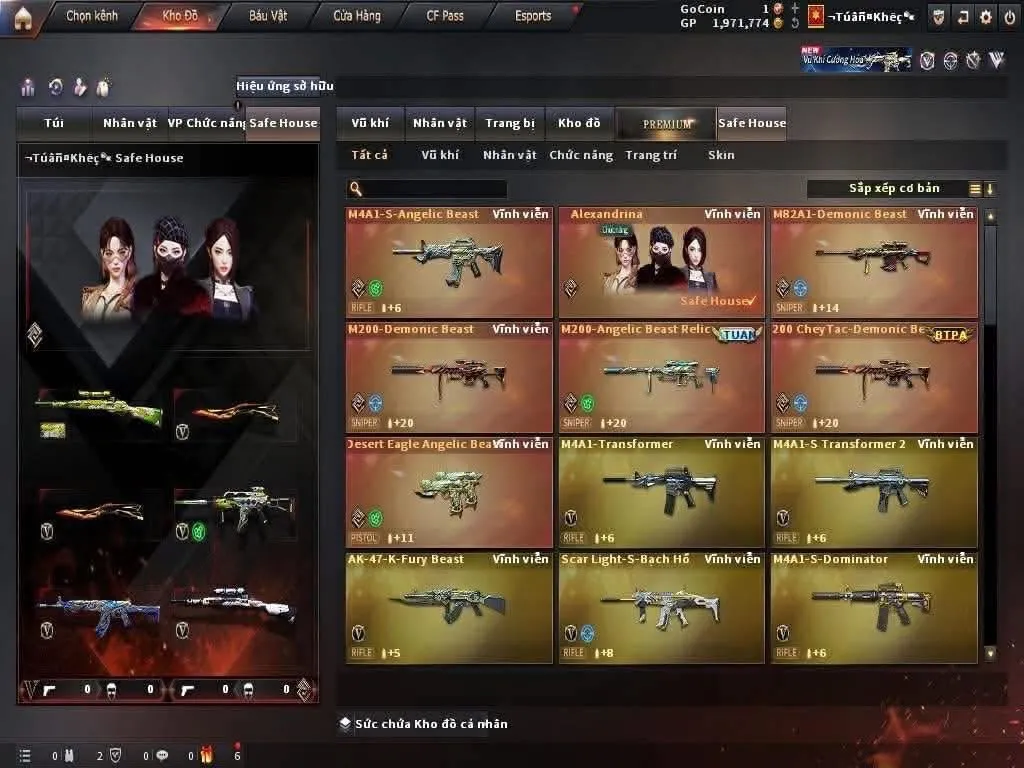
Task: Click the home icon button
Action: [23, 17]
